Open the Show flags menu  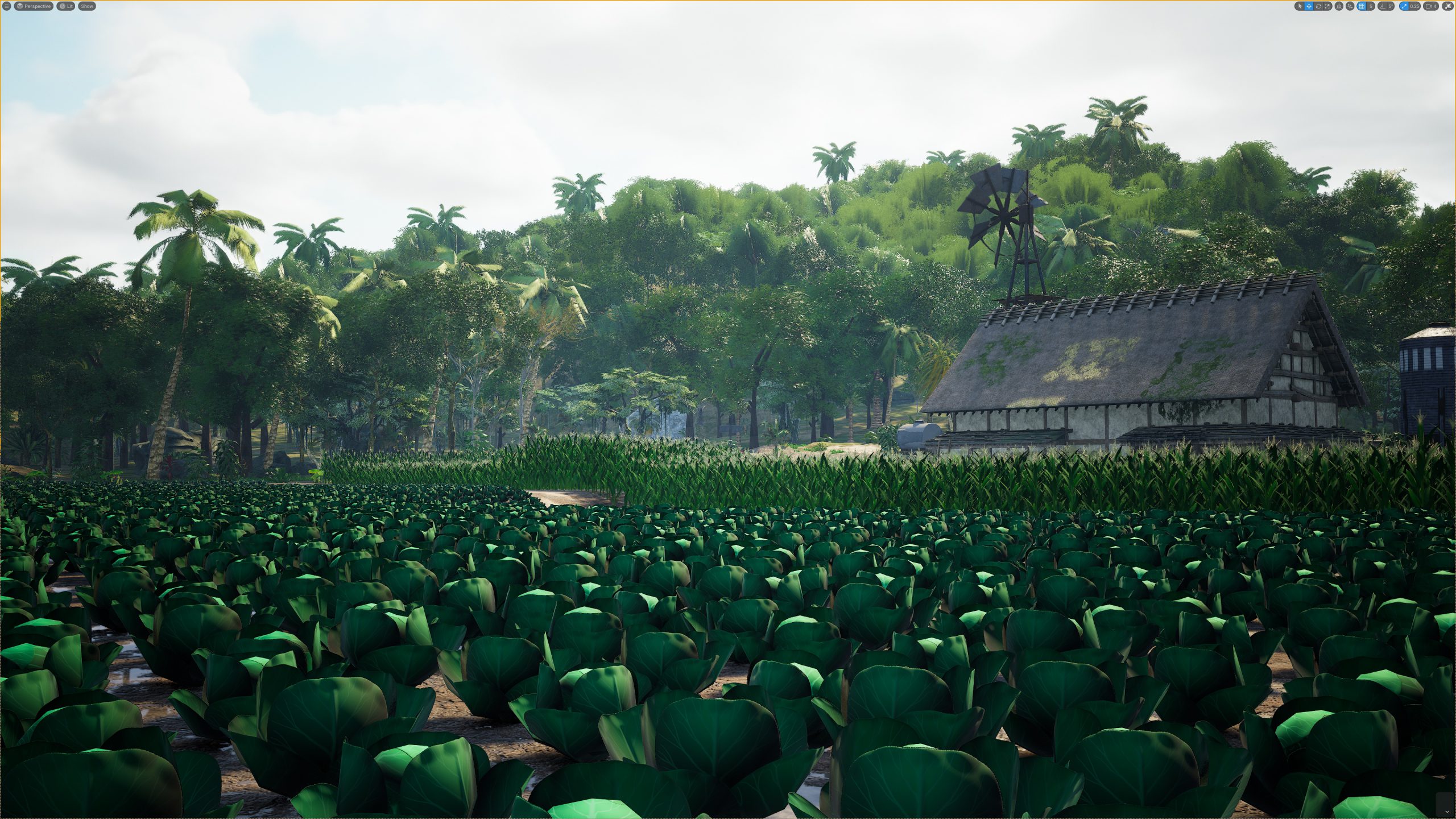click(86, 6)
